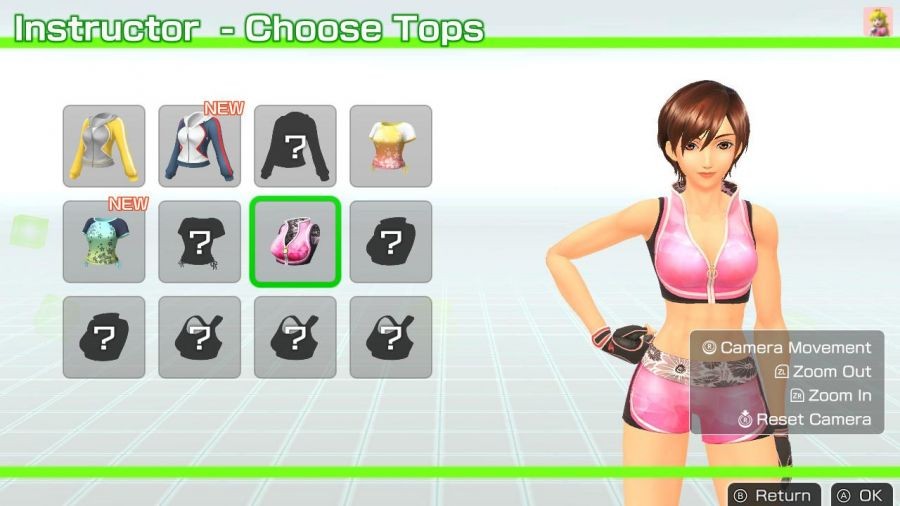The width and height of the screenshot is (900, 506).
Task: Go back with the Return button
Action: click(x=774, y=495)
